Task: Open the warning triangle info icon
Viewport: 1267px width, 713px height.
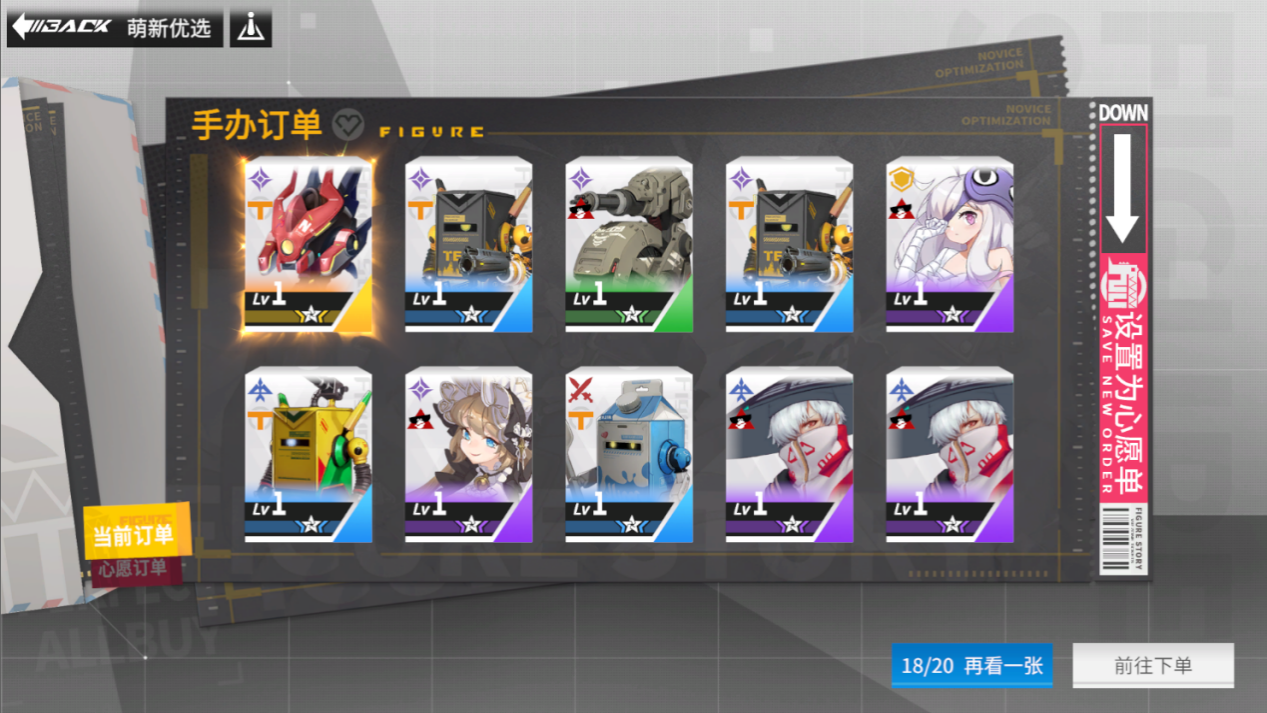Action: coord(250,28)
